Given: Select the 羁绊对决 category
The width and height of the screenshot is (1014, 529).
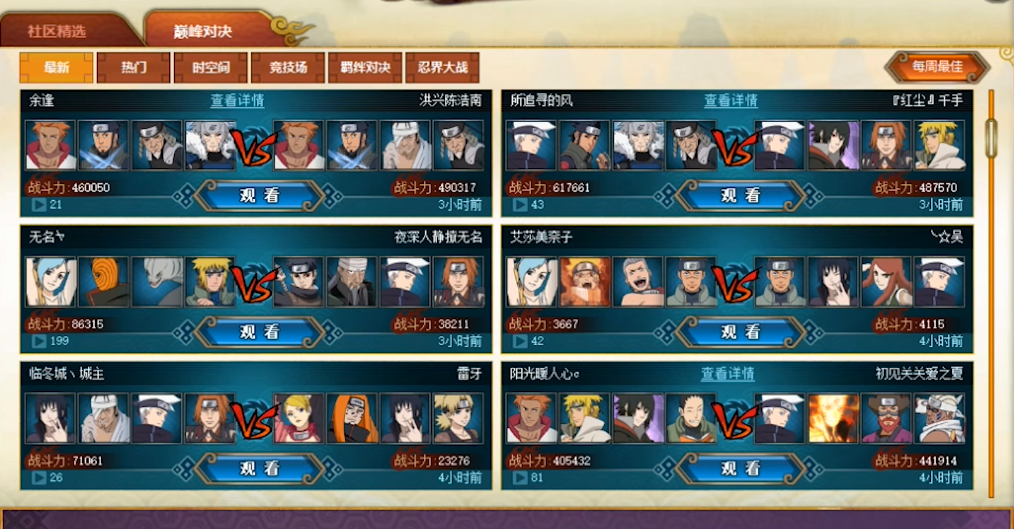Looking at the screenshot, I should (364, 67).
